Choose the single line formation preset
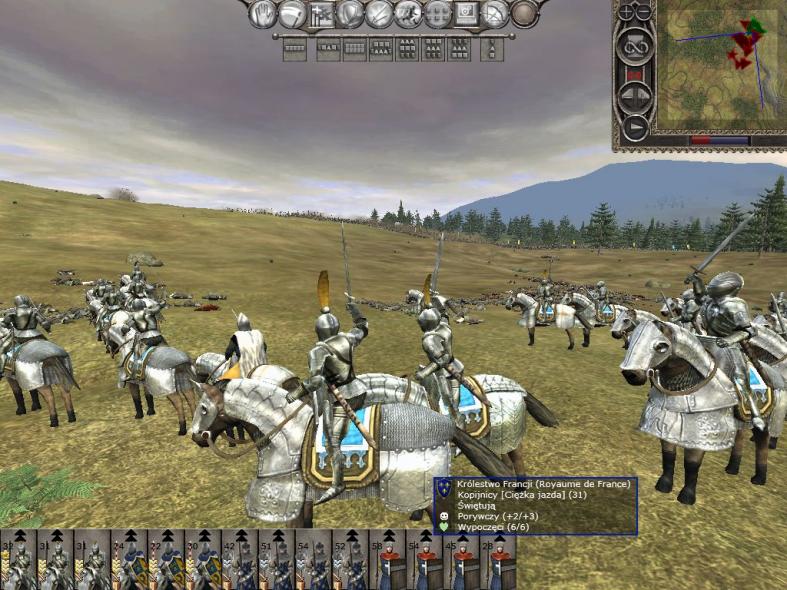787x590 pixels. click(294, 48)
